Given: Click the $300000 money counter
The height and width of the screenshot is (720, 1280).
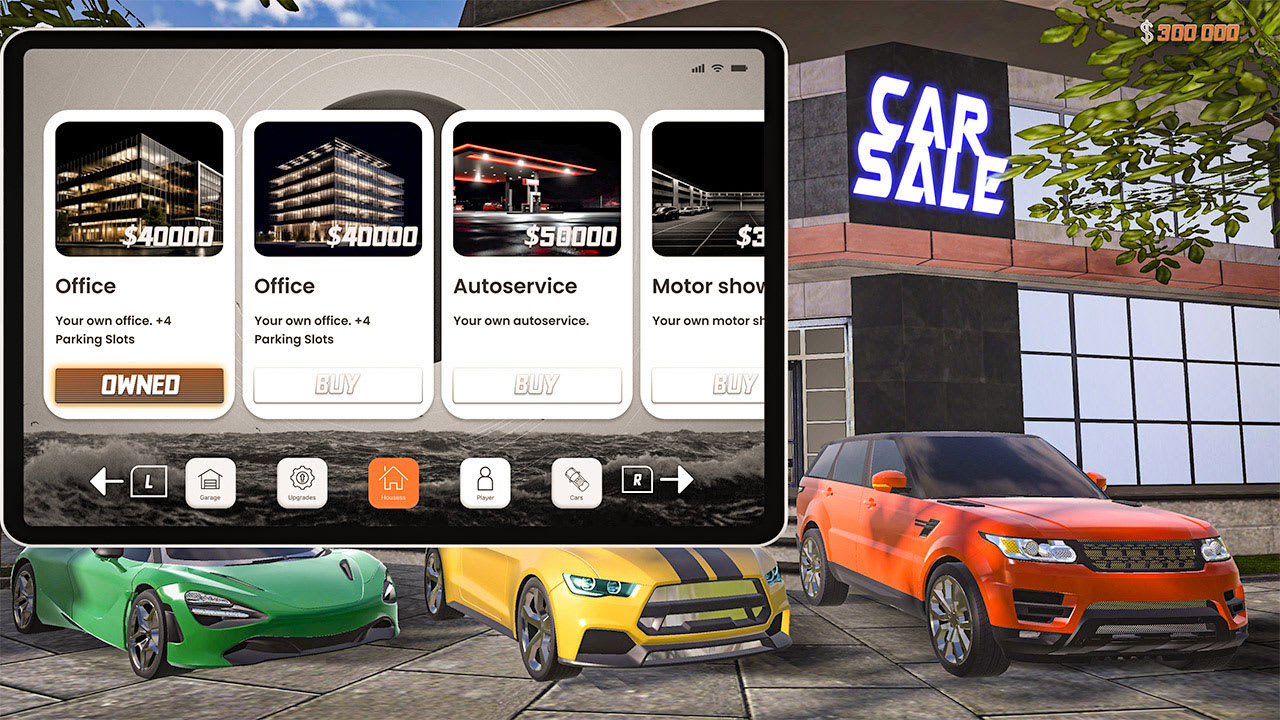Looking at the screenshot, I should pyautogui.click(x=1193, y=31).
